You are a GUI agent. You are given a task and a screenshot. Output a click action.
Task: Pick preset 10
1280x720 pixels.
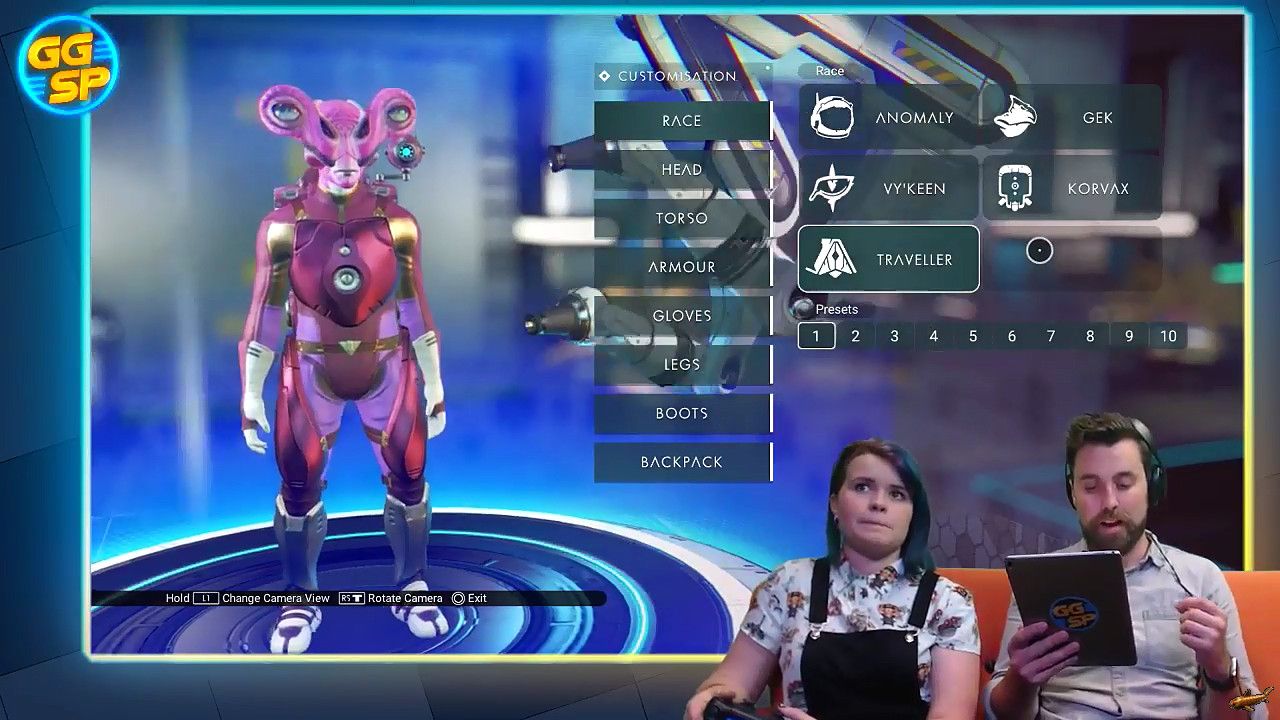1168,336
